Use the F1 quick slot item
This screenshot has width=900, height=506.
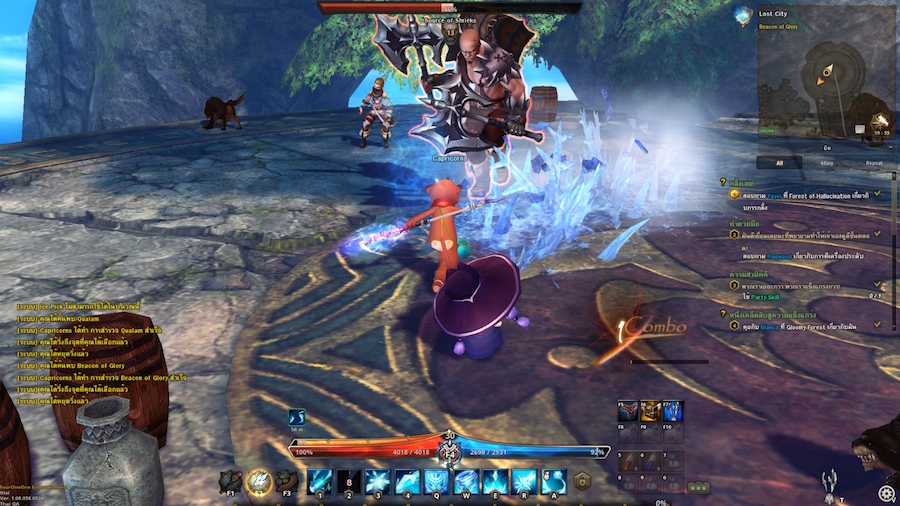click(231, 483)
